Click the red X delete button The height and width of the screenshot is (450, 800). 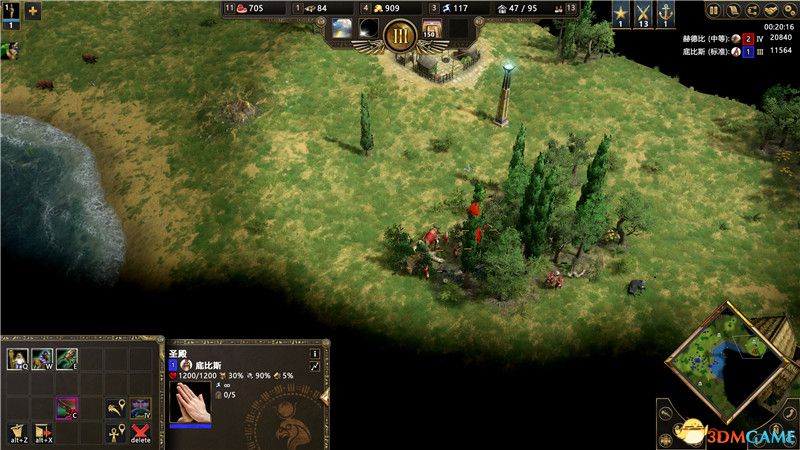[x=141, y=432]
